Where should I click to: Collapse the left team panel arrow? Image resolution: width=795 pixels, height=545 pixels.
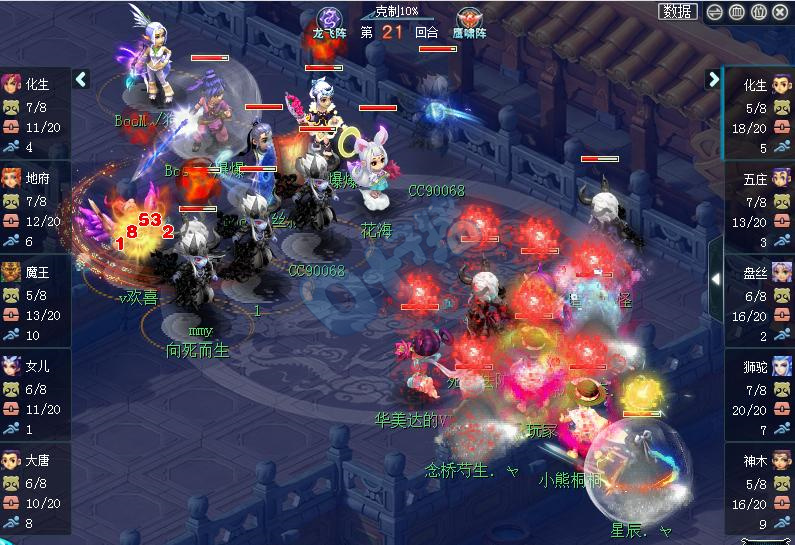(82, 79)
